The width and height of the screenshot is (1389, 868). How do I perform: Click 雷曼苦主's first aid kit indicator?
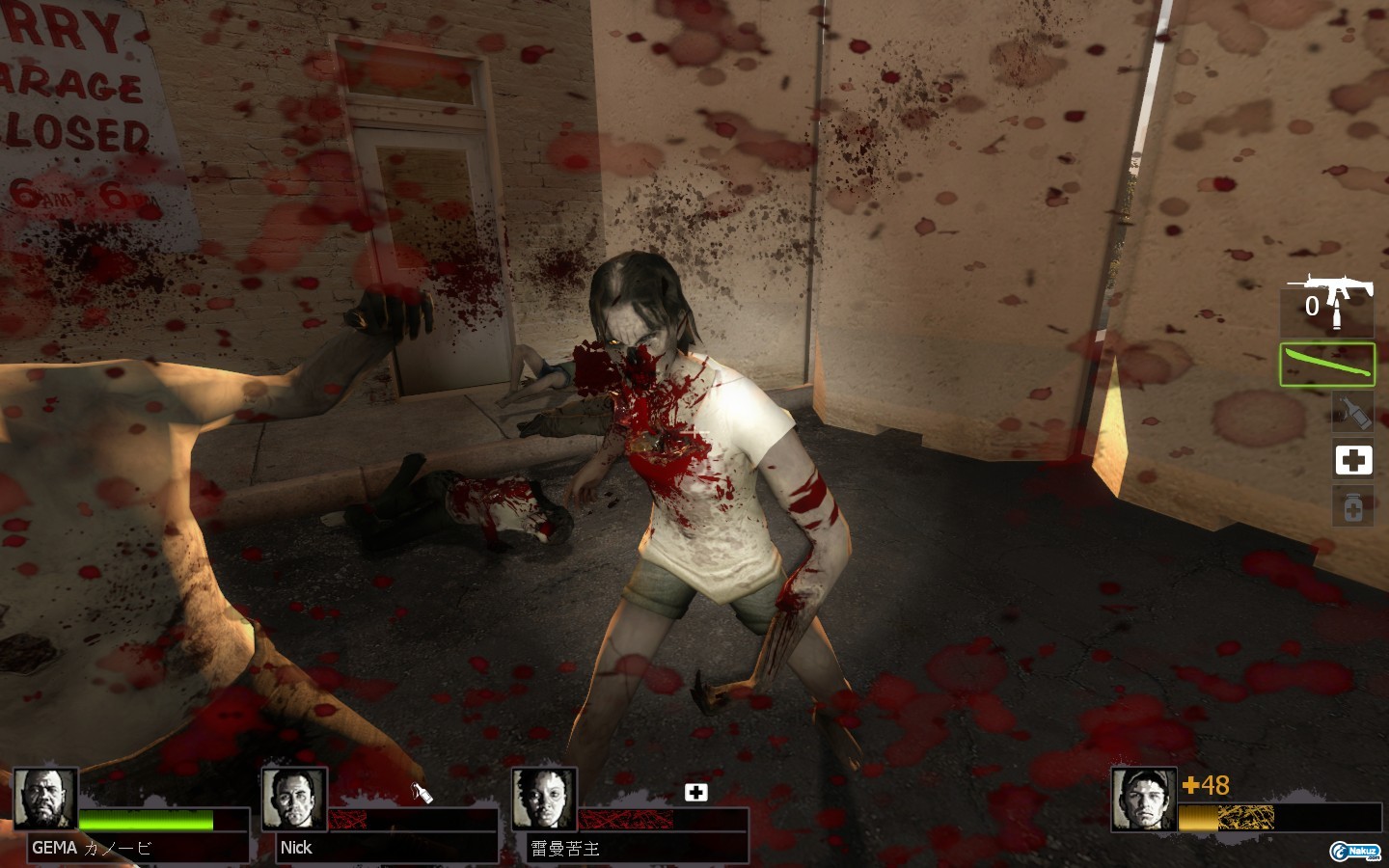pyautogui.click(x=695, y=793)
